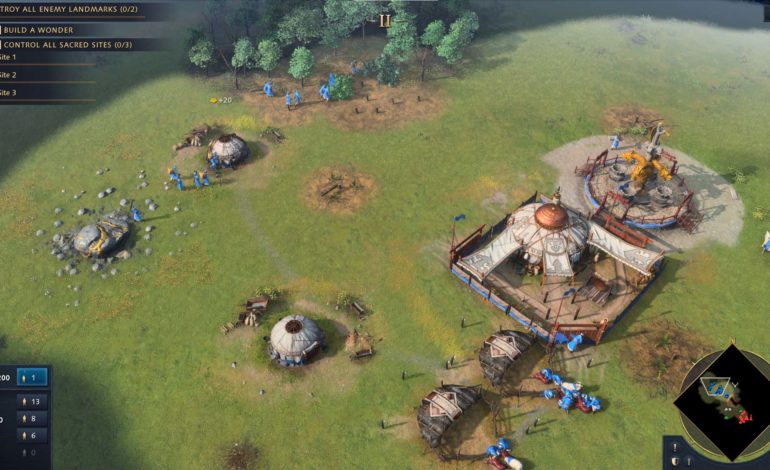This screenshot has height=470, width=770.
Task: Click the Age II indicator at top
Action: coord(384,20)
